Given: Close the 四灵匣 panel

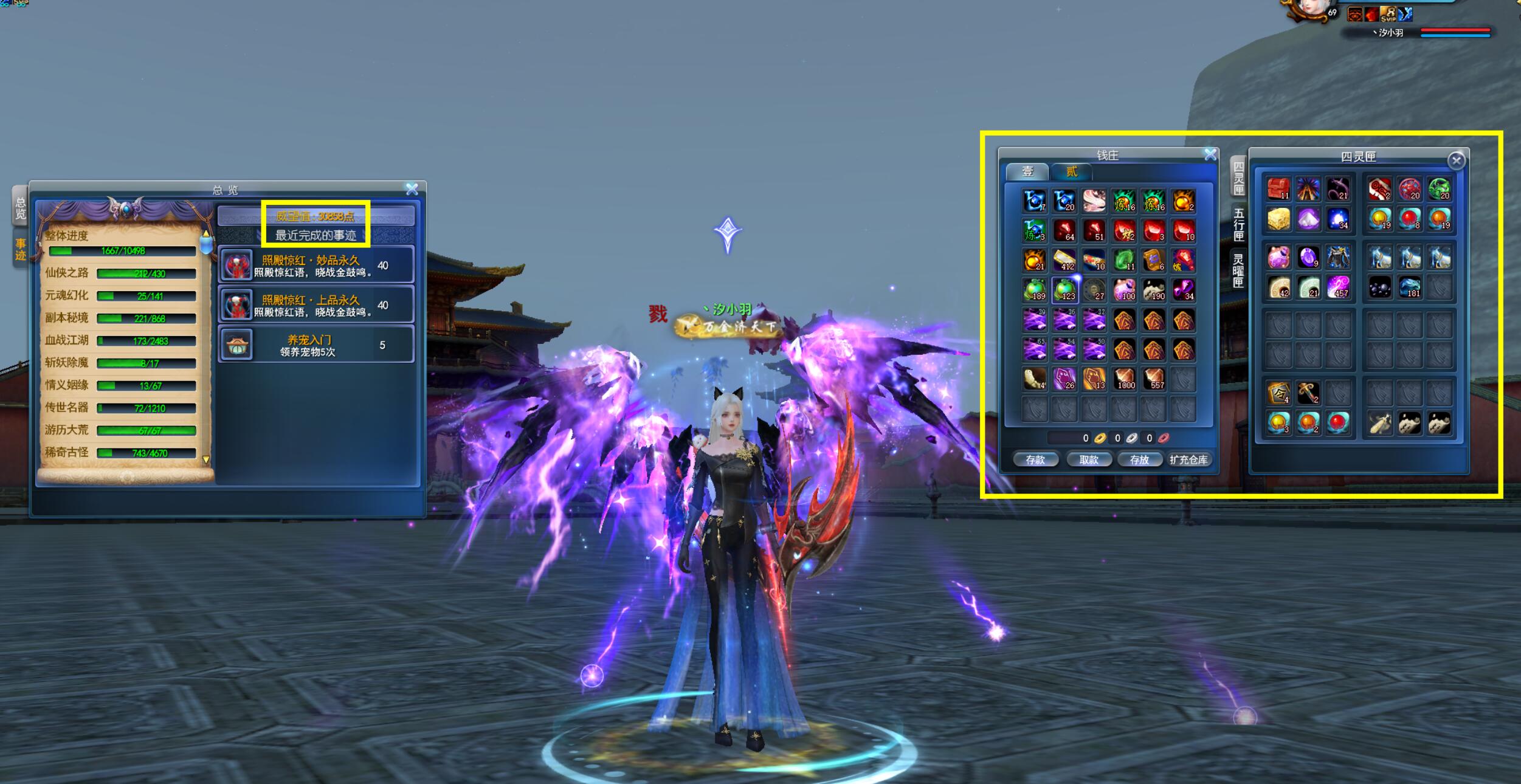Looking at the screenshot, I should click(x=1456, y=160).
